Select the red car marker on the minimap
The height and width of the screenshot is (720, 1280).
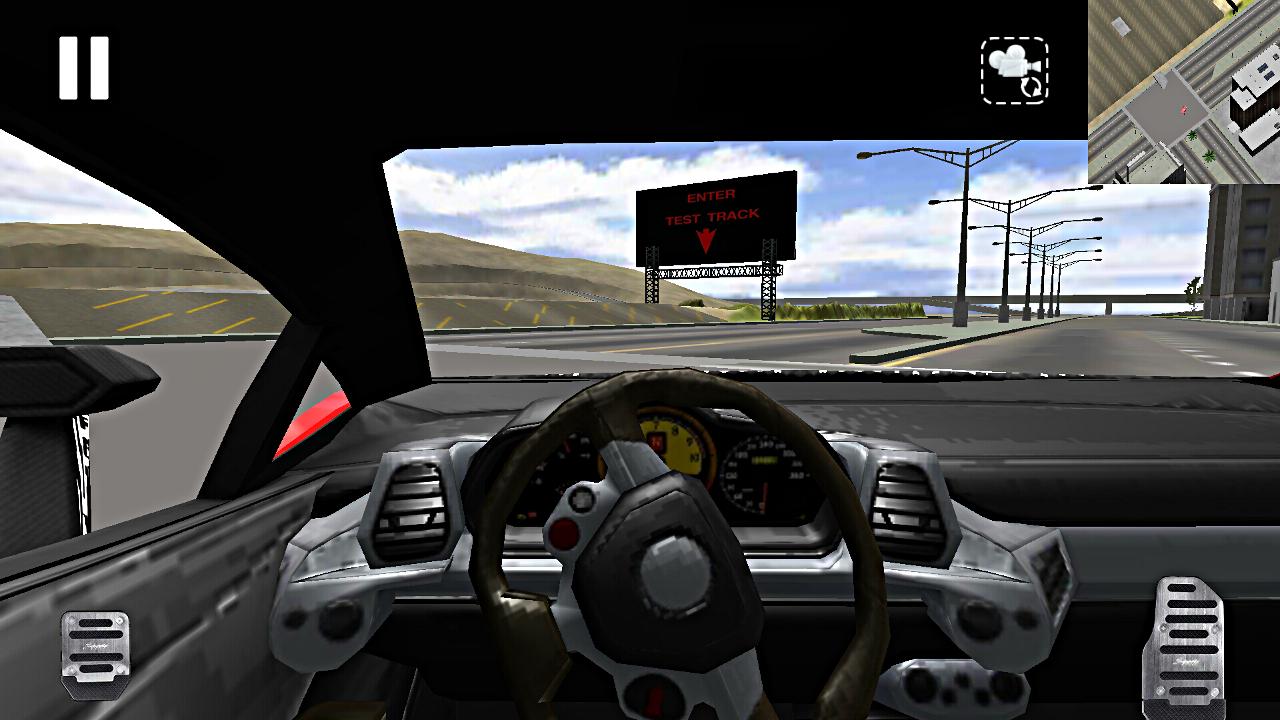pos(1184,108)
